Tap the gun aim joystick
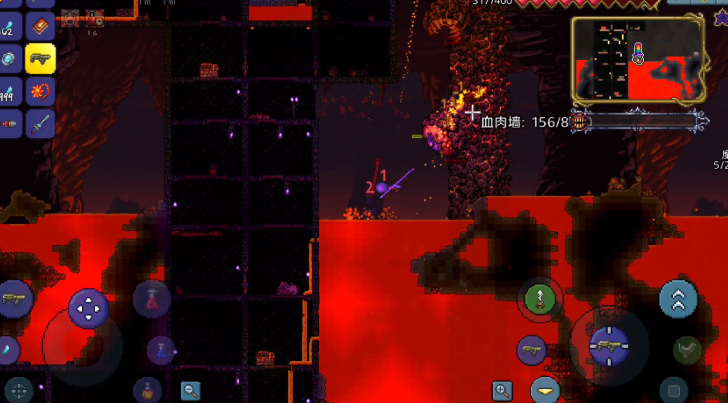 [x=607, y=346]
